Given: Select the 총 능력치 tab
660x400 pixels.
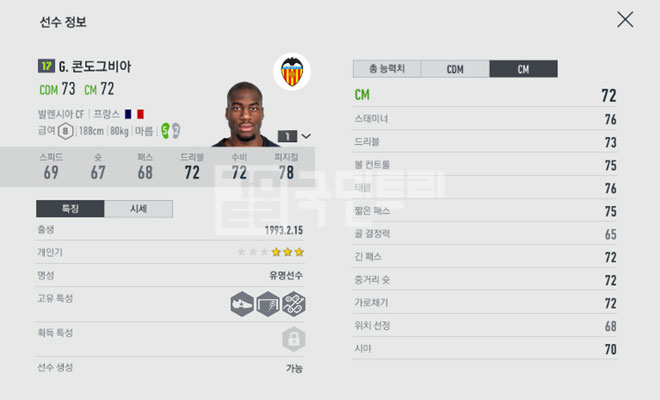Looking at the screenshot, I should point(386,69).
